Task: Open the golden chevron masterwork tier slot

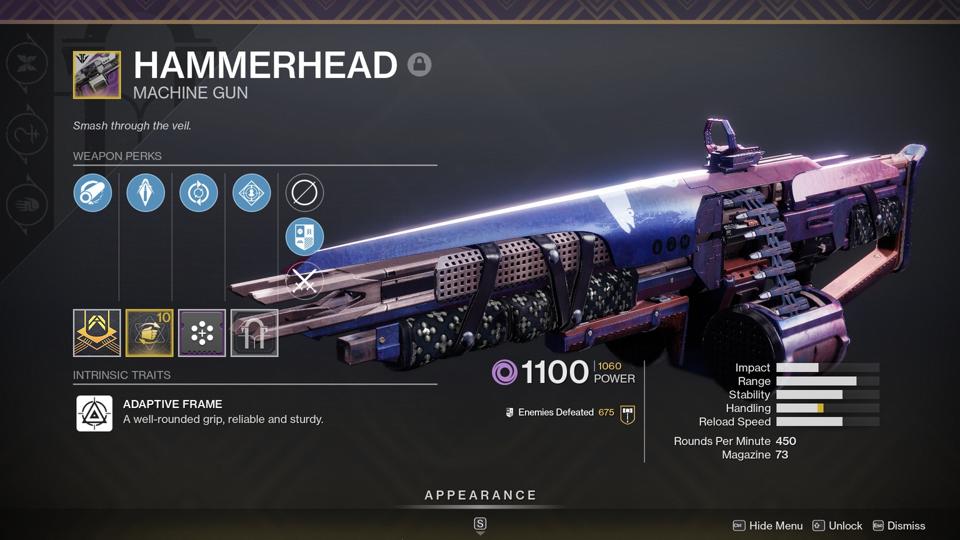Action: (x=97, y=333)
